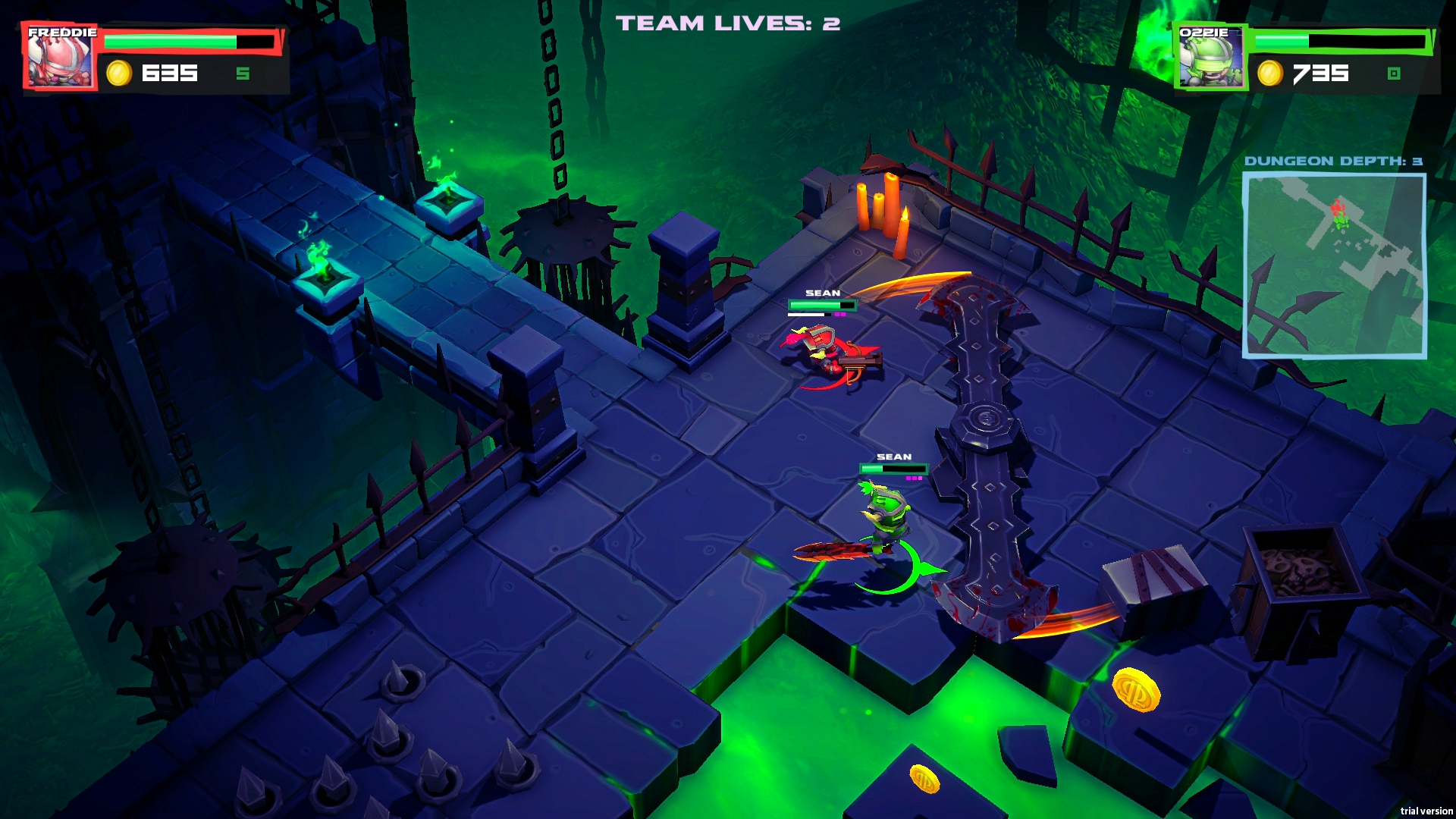
Task: Select the DUNGEON DEPTH: 3 label
Action: tap(1335, 160)
